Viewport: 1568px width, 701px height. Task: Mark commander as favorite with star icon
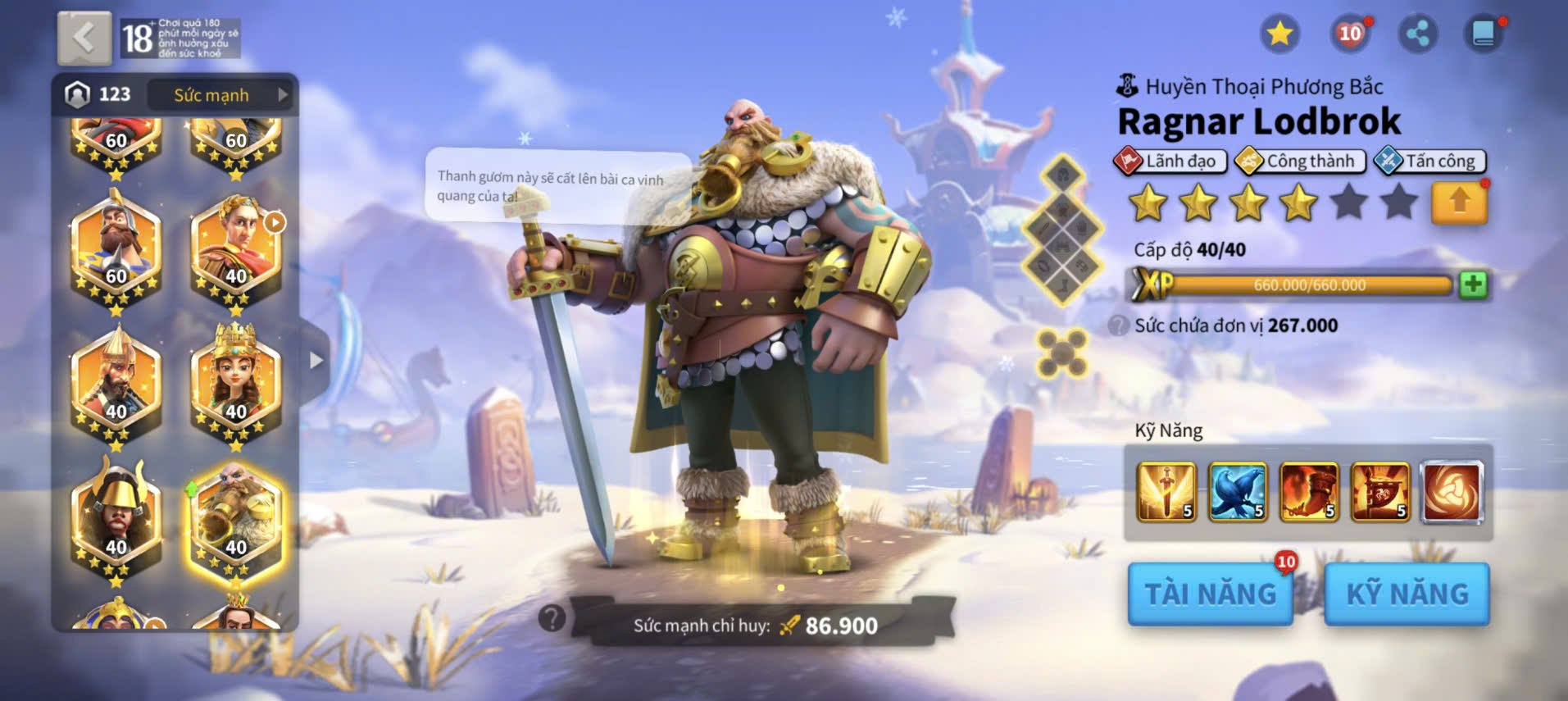1279,34
